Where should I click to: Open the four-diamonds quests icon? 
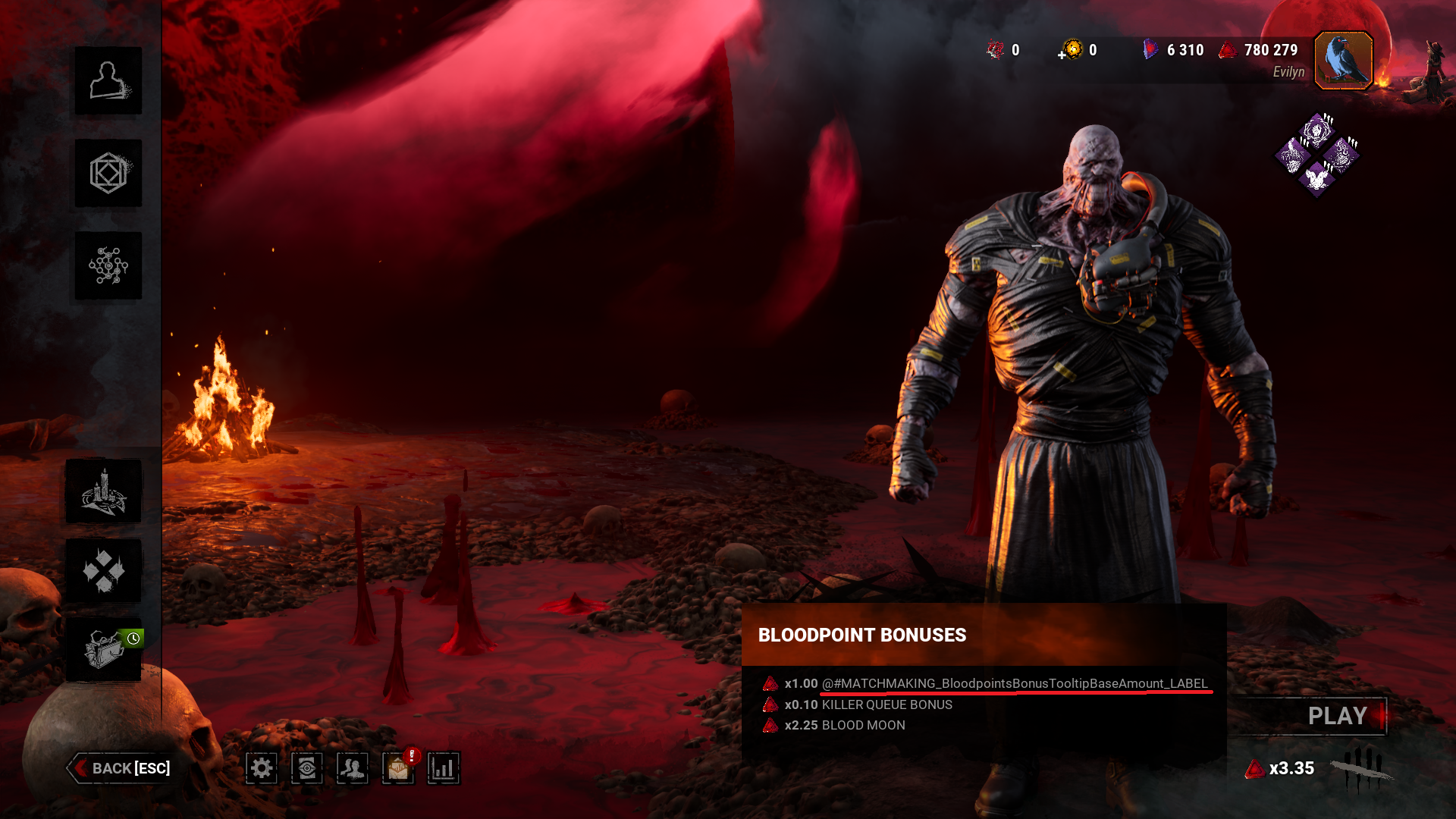(104, 571)
